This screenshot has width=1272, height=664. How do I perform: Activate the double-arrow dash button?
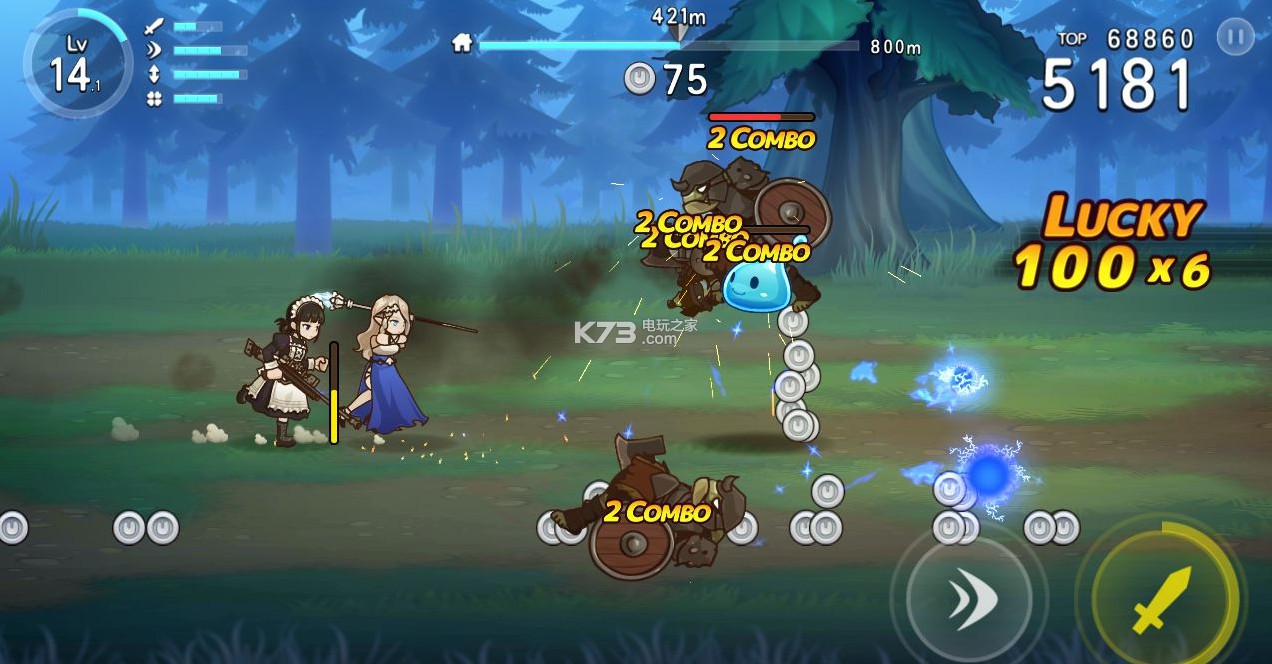pyautogui.click(x=968, y=597)
